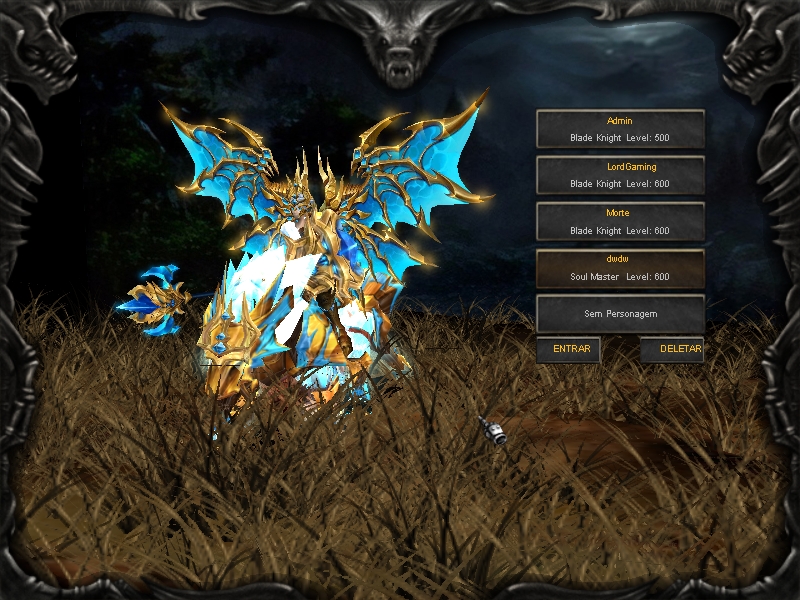Enter the game with ENTRAR

tap(570, 350)
